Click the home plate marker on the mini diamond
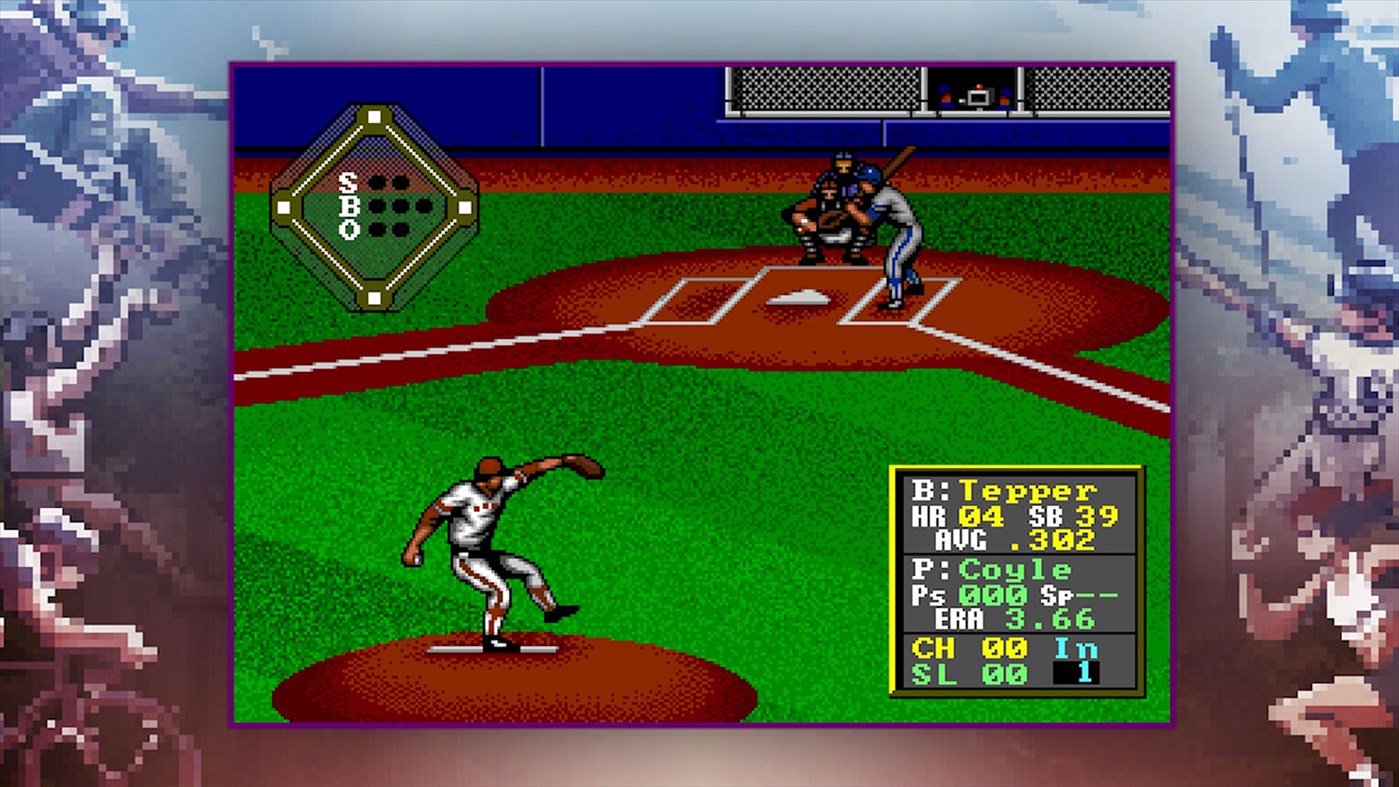Screen dimensions: 1399x787 tap(374, 295)
